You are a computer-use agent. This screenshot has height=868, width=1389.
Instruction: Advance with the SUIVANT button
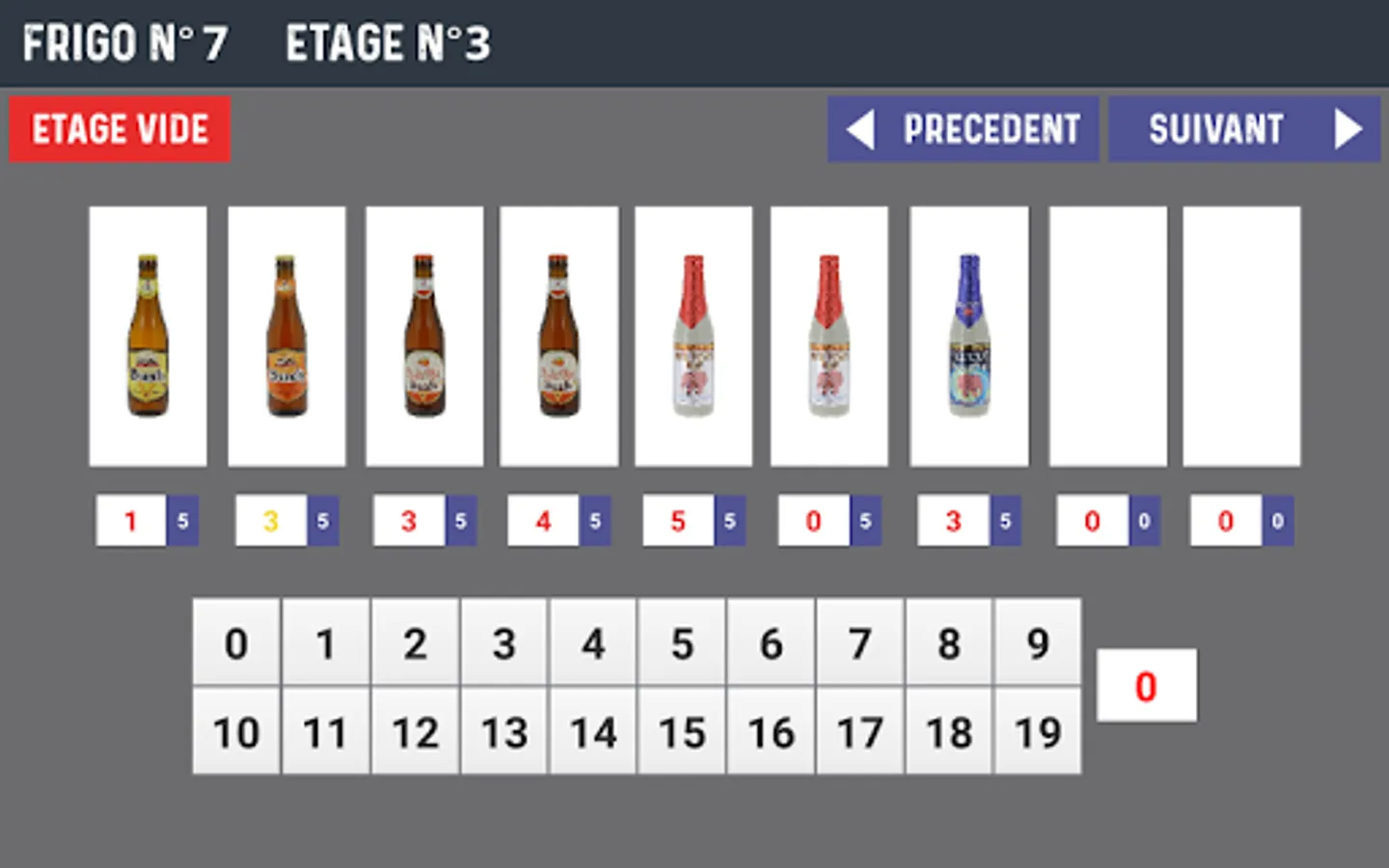(1243, 129)
